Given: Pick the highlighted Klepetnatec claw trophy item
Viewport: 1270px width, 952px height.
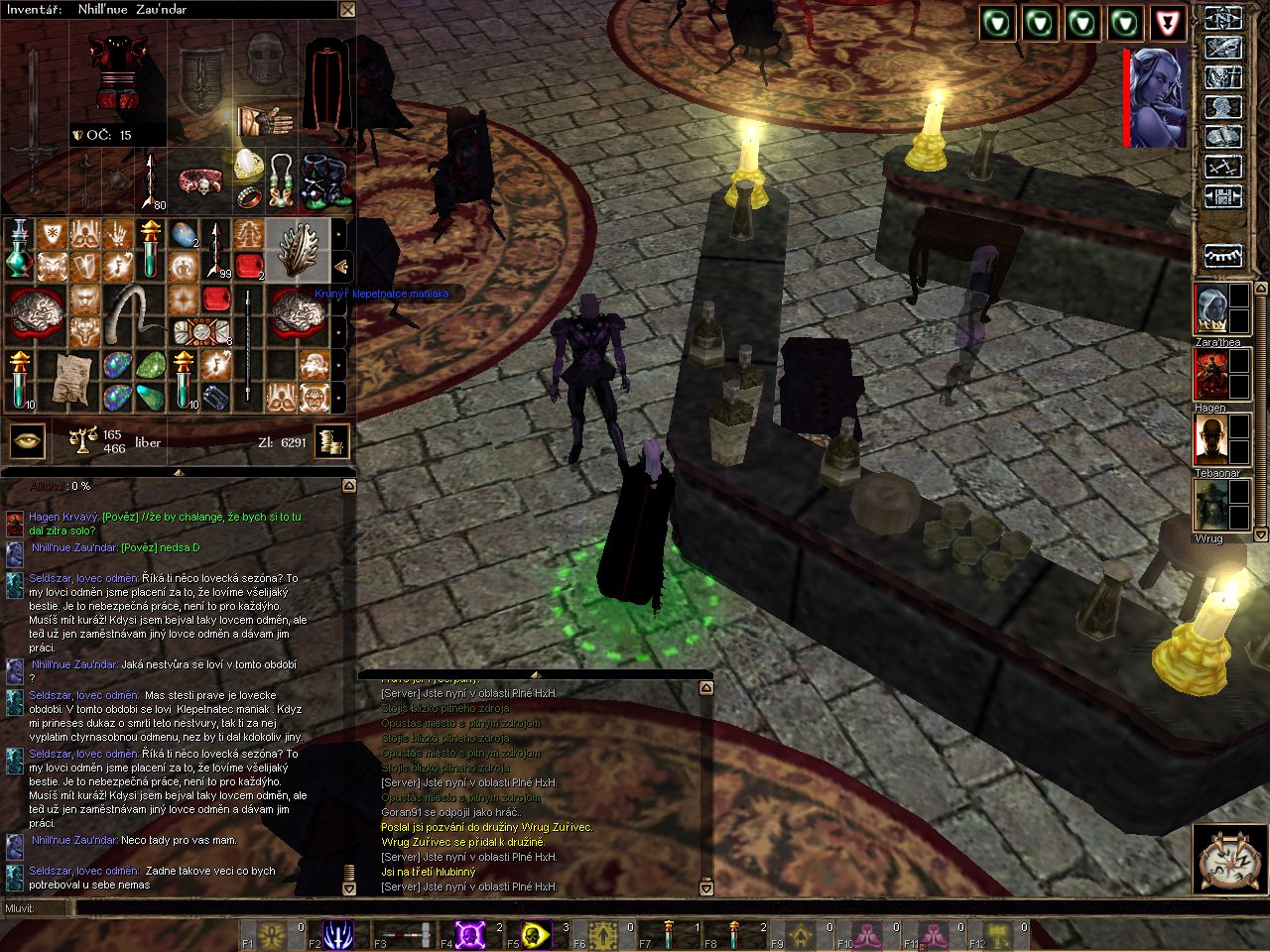Looking at the screenshot, I should (297, 250).
